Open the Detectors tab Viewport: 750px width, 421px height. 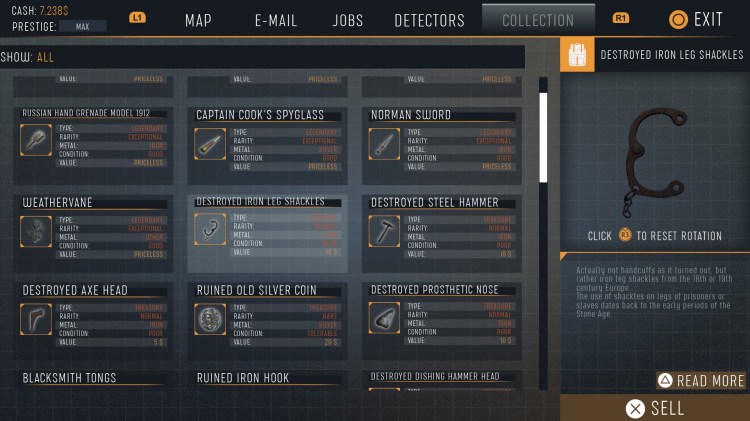pyautogui.click(x=429, y=20)
